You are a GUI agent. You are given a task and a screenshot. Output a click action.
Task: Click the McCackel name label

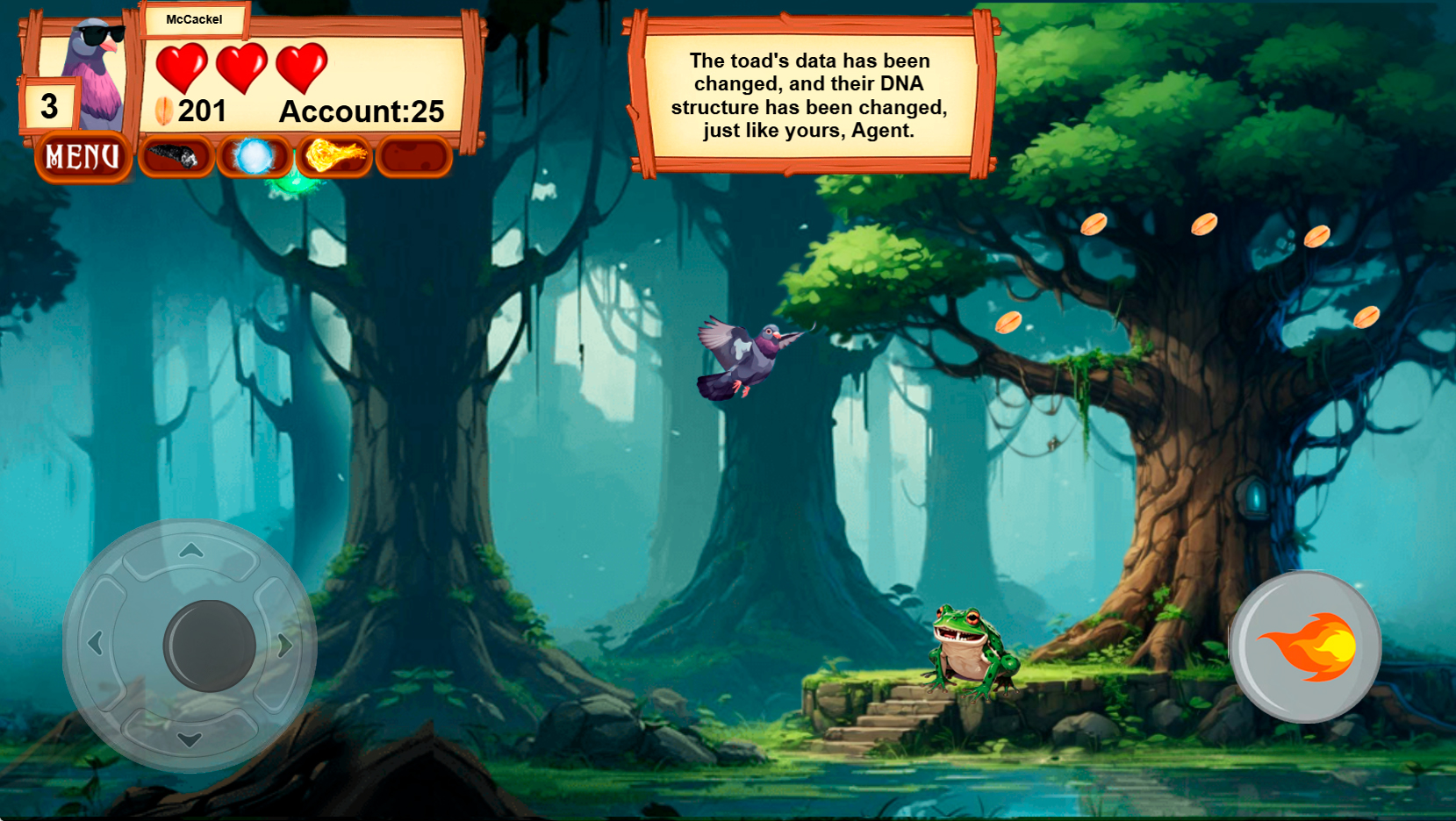pyautogui.click(x=195, y=19)
